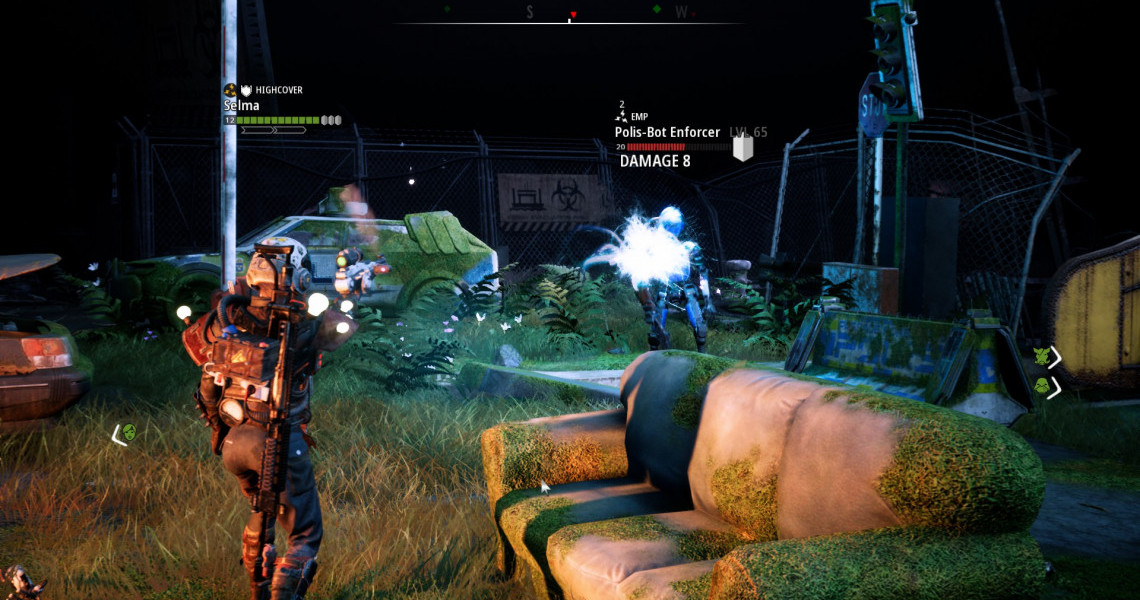Target the Polis-Bot Enforcer nameplate
Viewport: 1140px width, 600px height.
[x=667, y=132]
